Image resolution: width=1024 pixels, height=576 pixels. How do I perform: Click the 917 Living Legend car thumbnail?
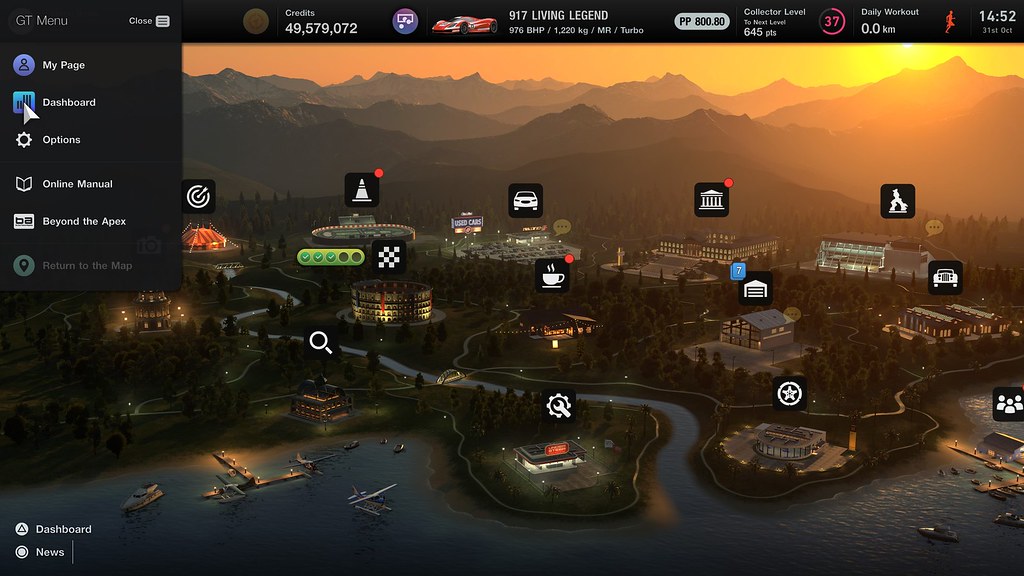coord(464,21)
